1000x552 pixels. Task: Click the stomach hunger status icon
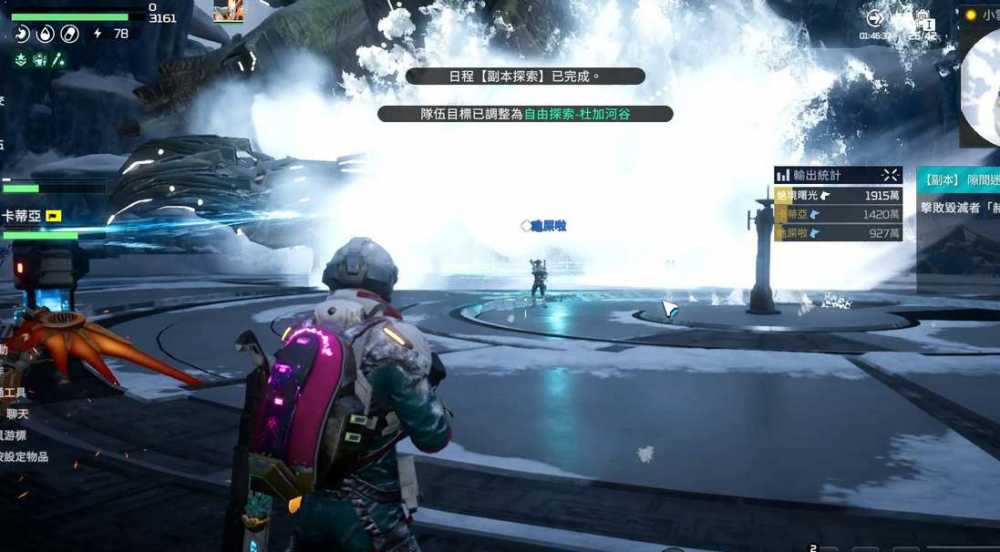click(x=22, y=34)
